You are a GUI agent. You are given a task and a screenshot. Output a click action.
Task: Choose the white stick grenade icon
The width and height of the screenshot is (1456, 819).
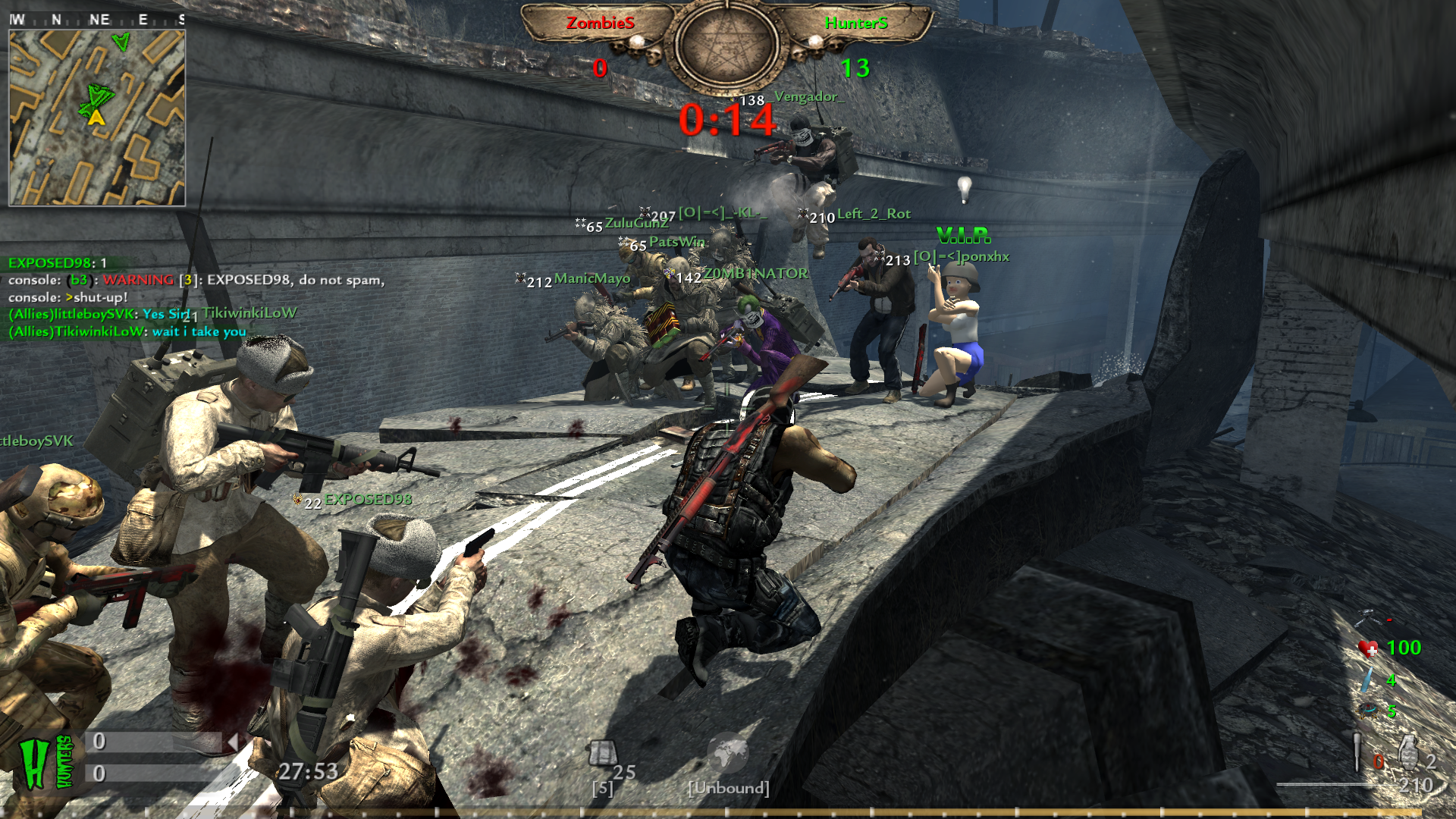pyautogui.click(x=1357, y=752)
